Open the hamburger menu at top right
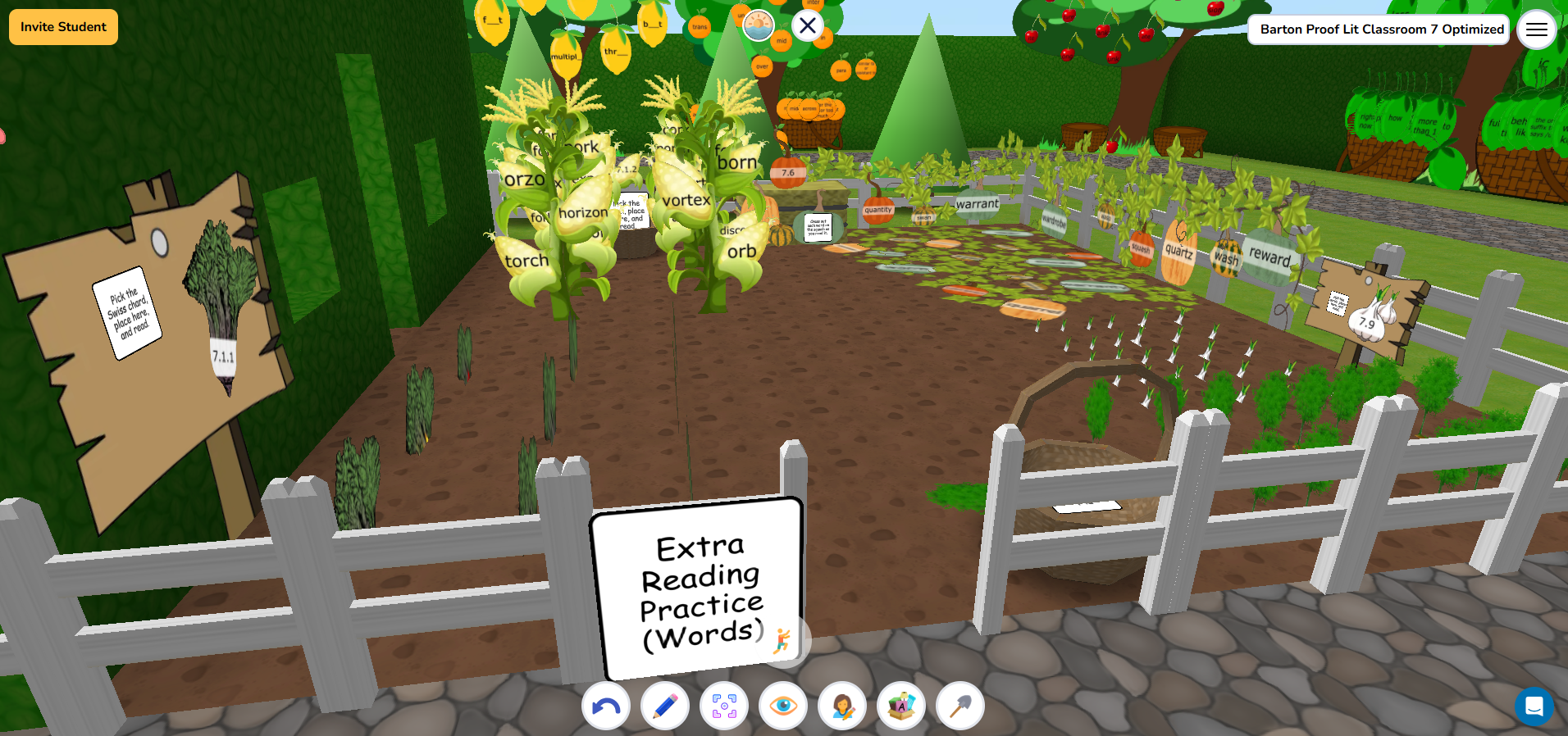Viewport: 1568px width, 736px height. [1537, 30]
